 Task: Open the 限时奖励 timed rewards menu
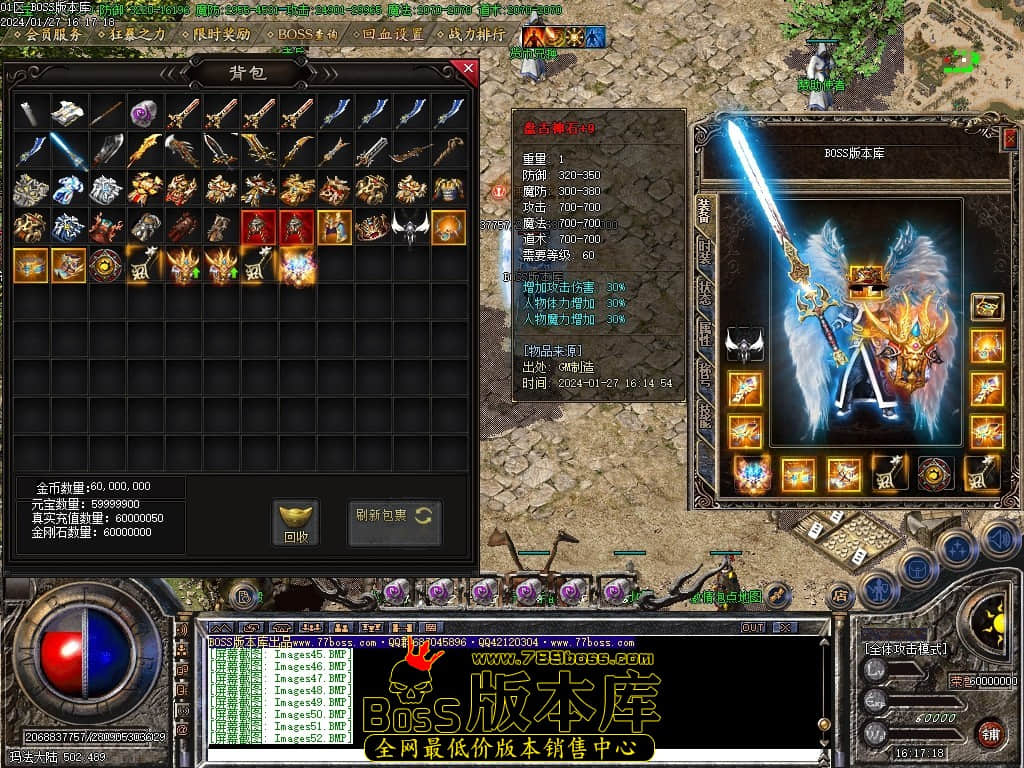tap(223, 34)
